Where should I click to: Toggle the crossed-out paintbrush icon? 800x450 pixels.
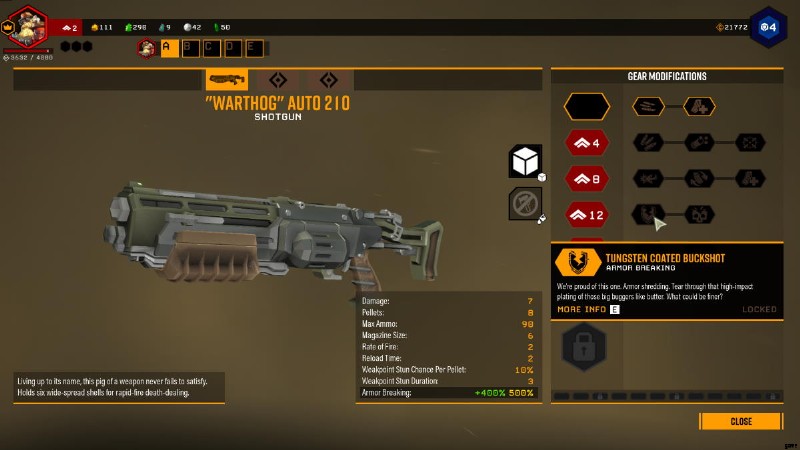coord(525,203)
